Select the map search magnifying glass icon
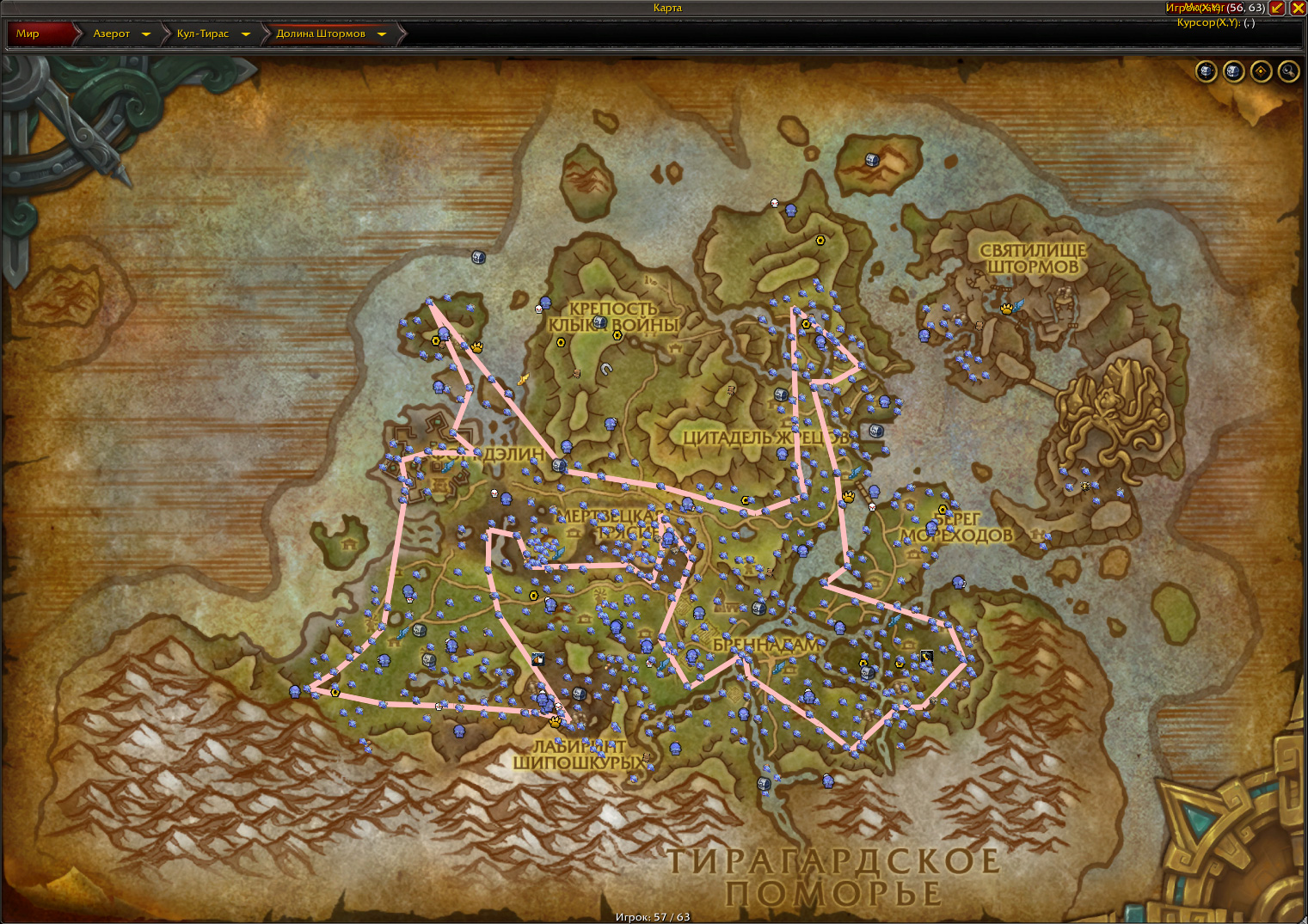Screen dimensions: 1308x924 pos(1287,71)
